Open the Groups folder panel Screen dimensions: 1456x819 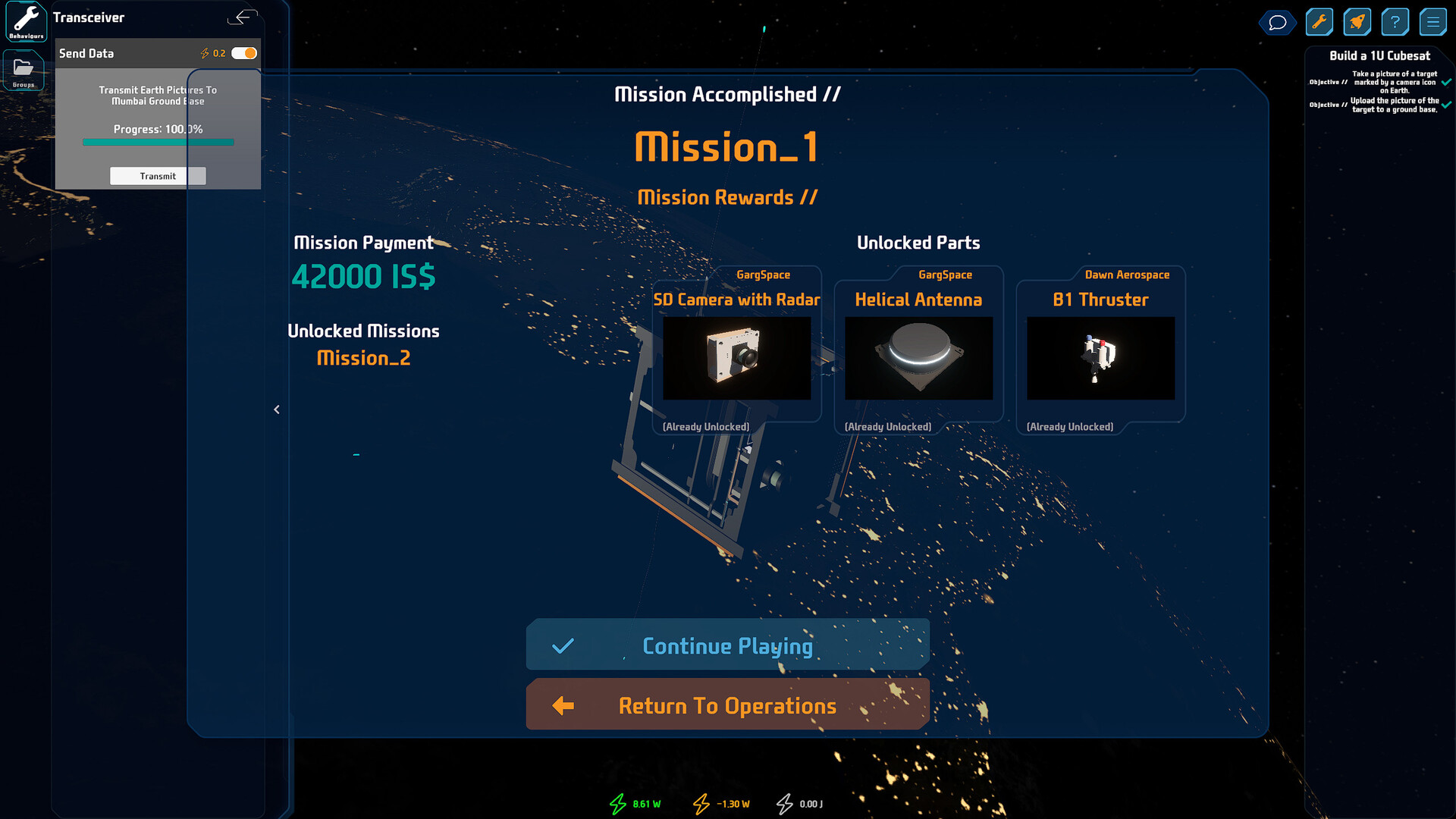(24, 70)
